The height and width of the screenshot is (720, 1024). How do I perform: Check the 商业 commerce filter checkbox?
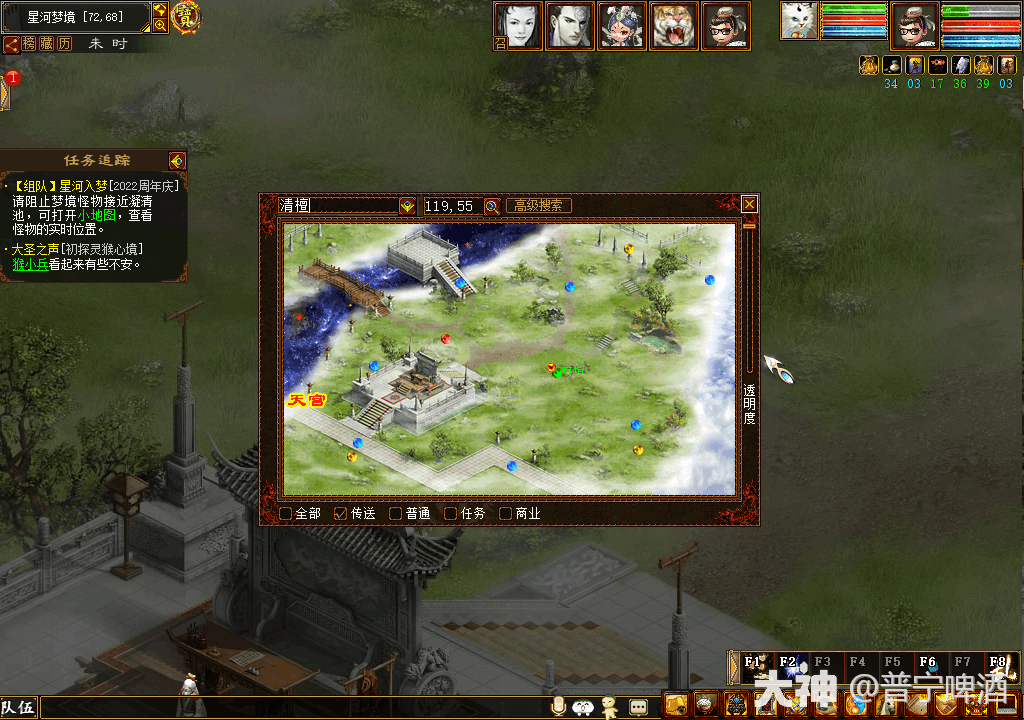505,514
